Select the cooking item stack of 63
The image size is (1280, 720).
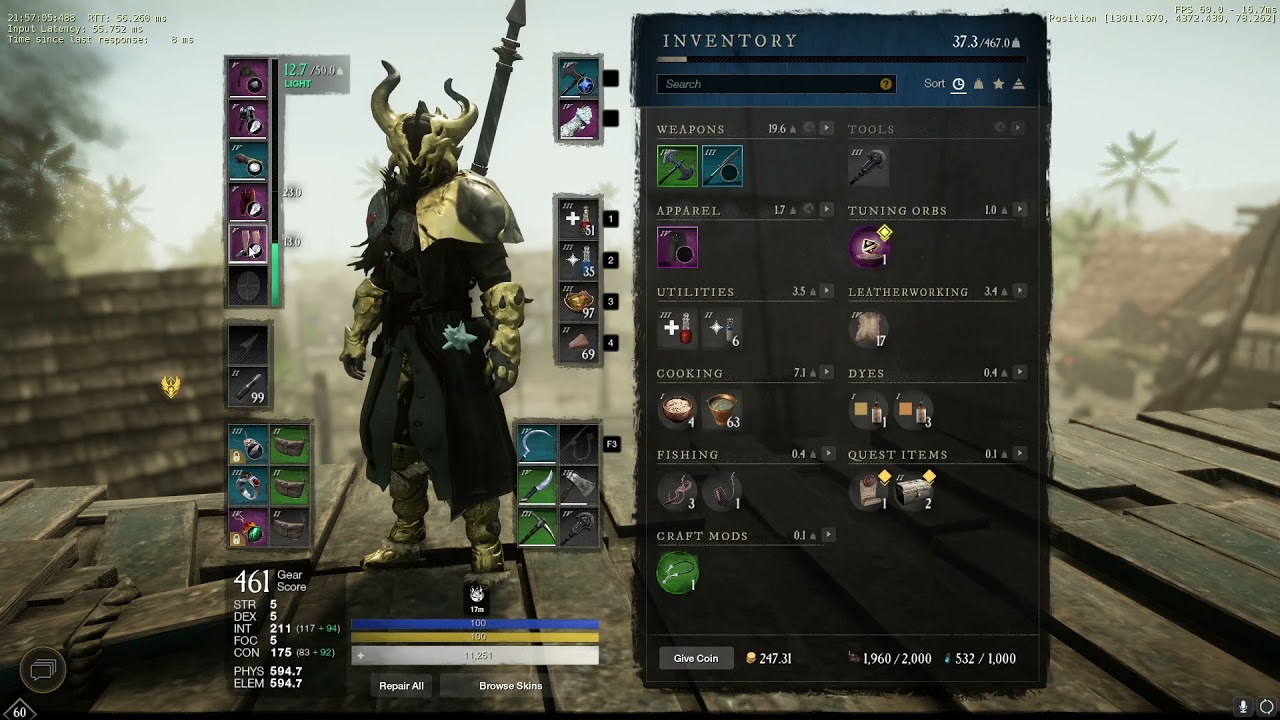pyautogui.click(x=722, y=410)
